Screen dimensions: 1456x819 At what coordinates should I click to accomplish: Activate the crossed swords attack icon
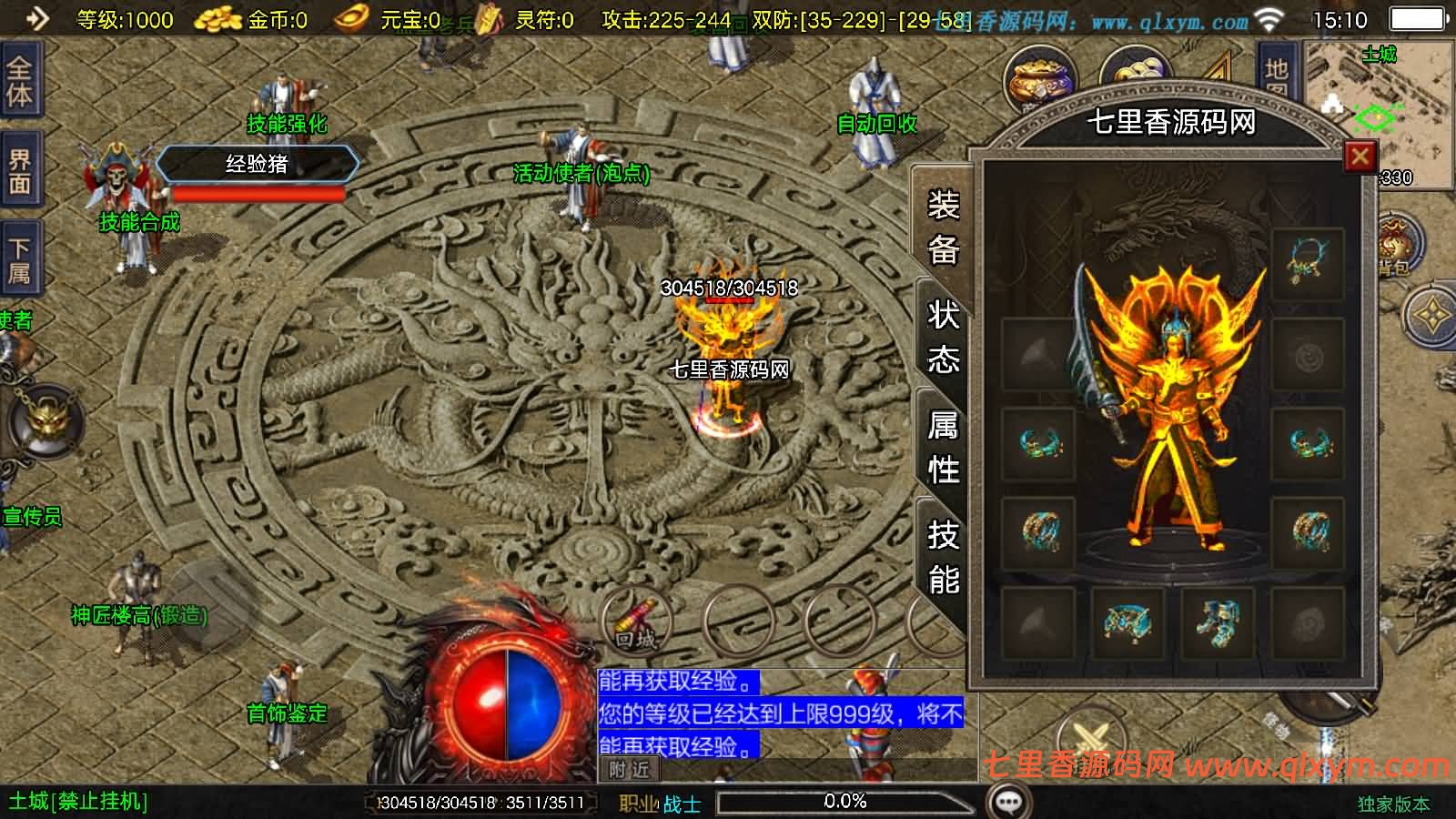click(x=1089, y=737)
